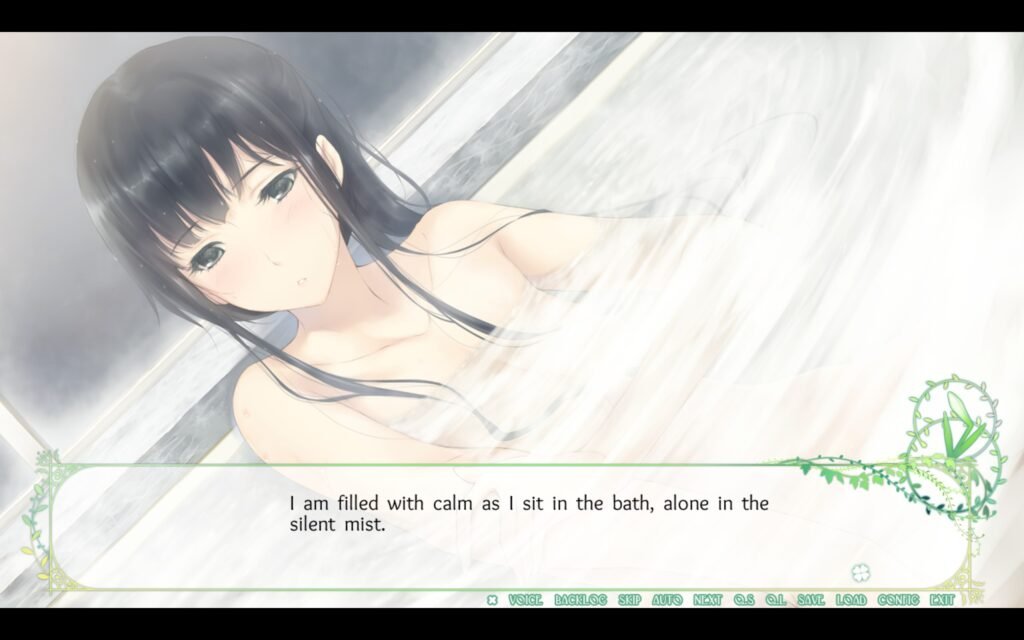The image size is (1024, 640).
Task: Hide the text window with the X button
Action: [x=491, y=600]
